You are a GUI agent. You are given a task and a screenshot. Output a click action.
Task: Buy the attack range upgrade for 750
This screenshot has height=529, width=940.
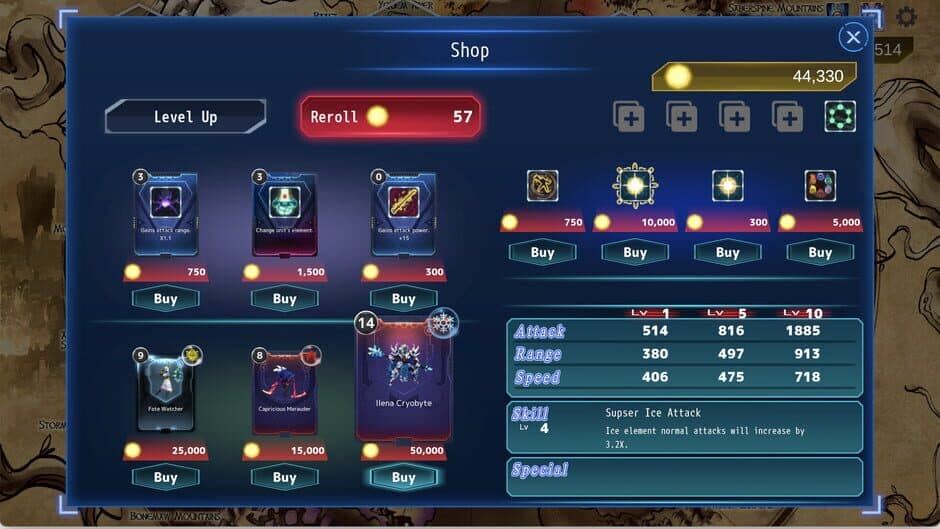(x=165, y=298)
